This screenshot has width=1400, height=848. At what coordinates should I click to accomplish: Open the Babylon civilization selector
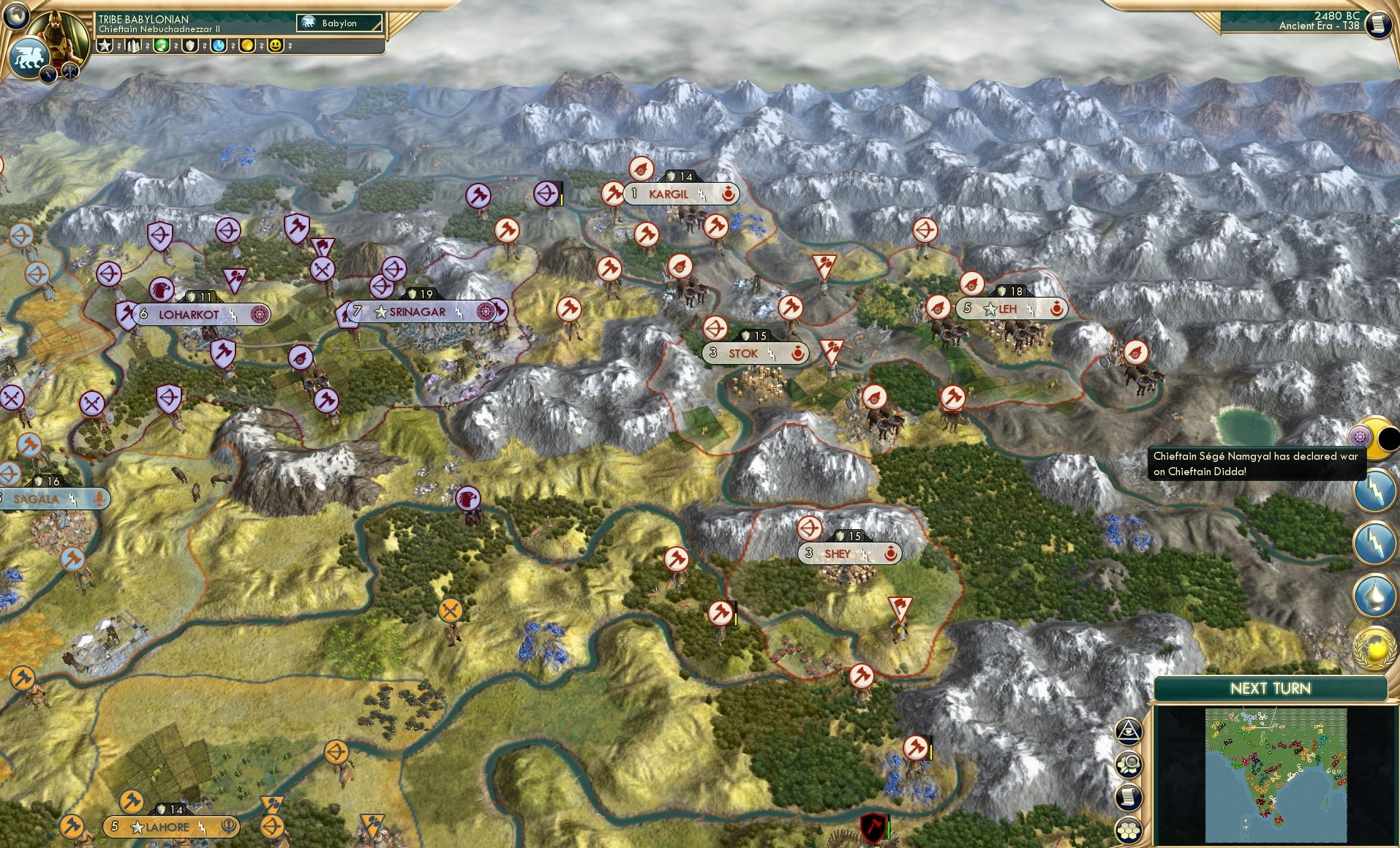click(x=339, y=23)
